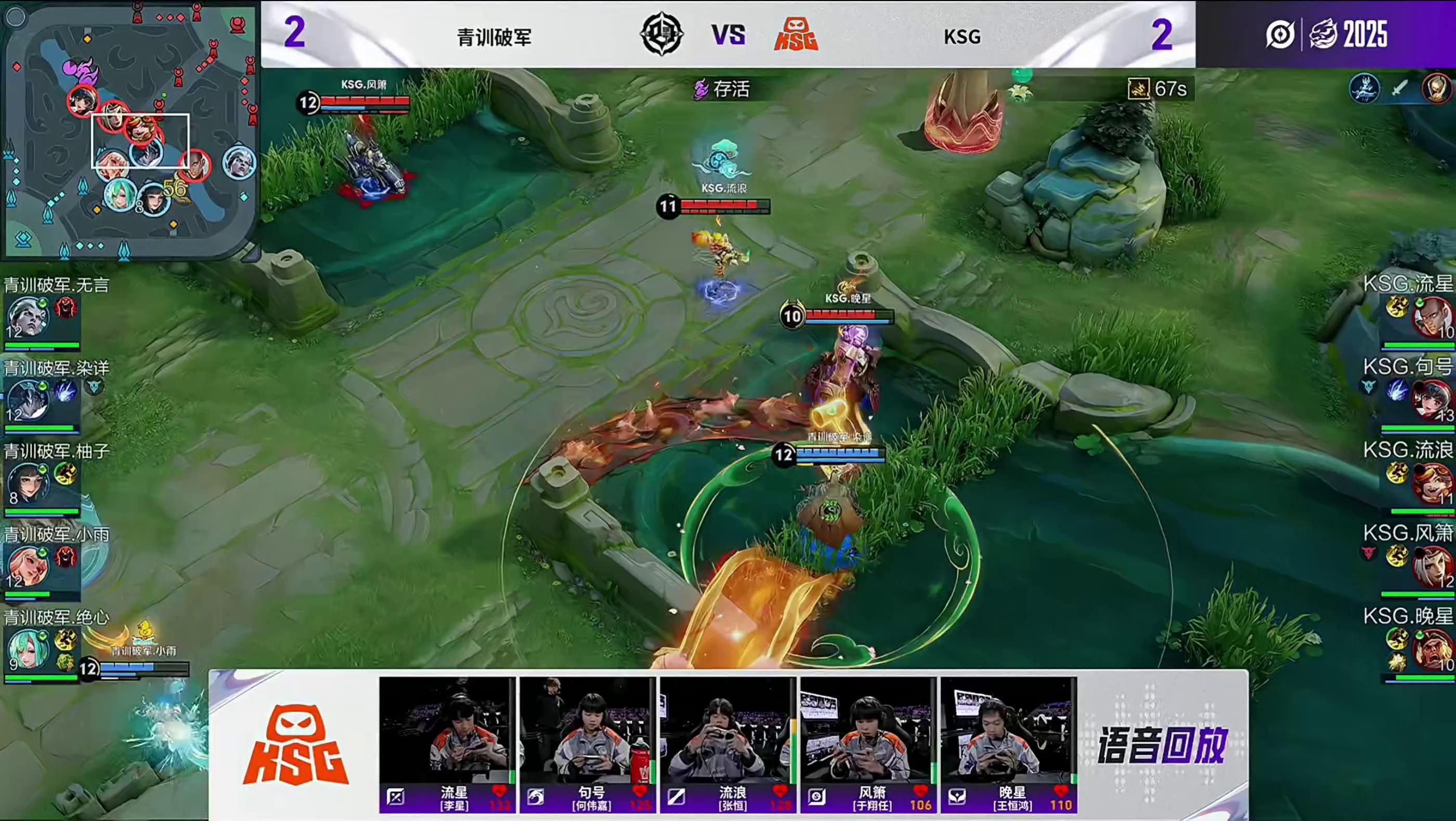Viewport: 1456px width, 821px height.
Task: Select 青训破军.小雨 hero portrait in the team list
Action: coord(27,567)
